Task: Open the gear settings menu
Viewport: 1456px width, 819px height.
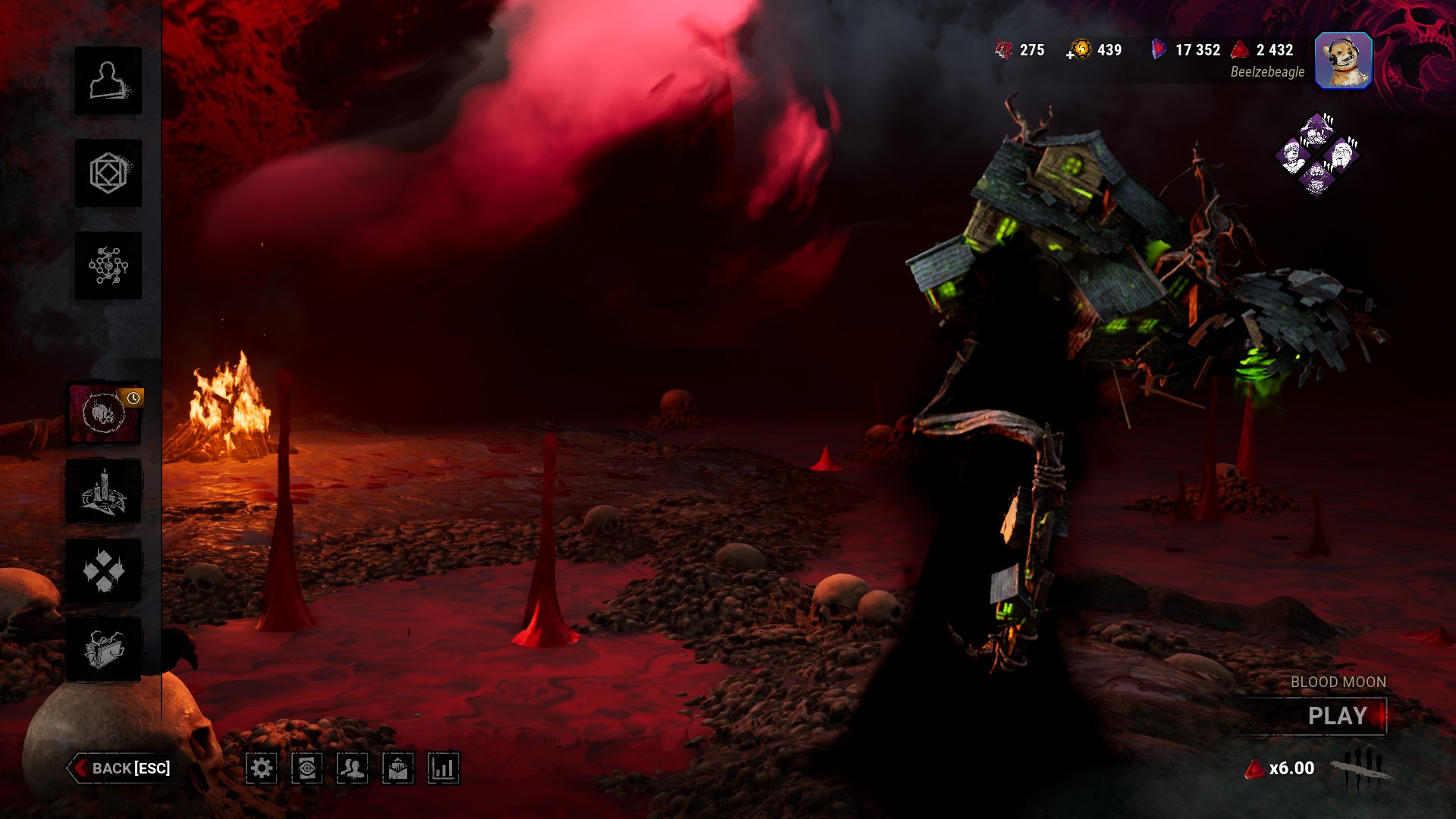Action: (x=262, y=768)
